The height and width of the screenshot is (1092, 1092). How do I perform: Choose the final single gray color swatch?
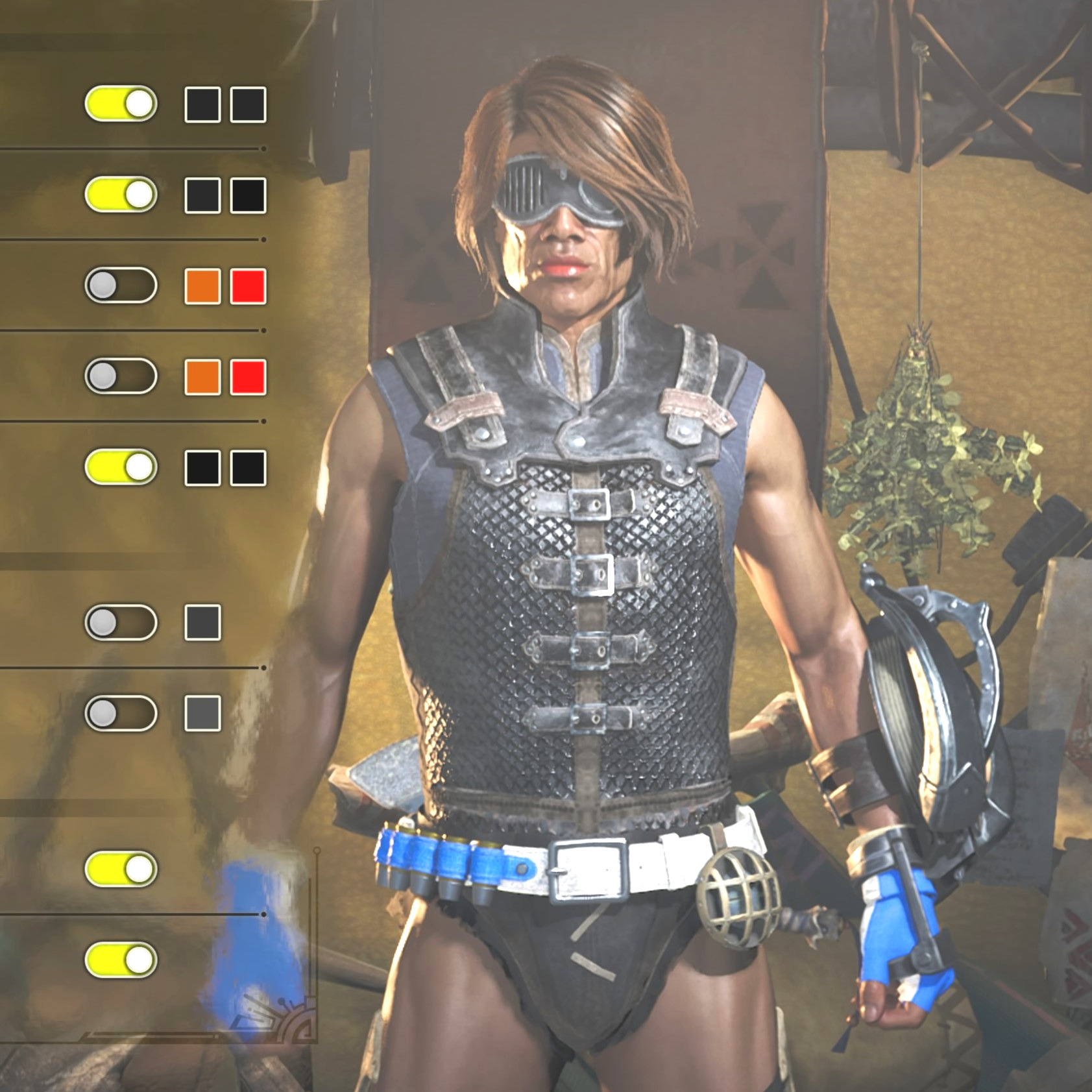click(x=202, y=714)
